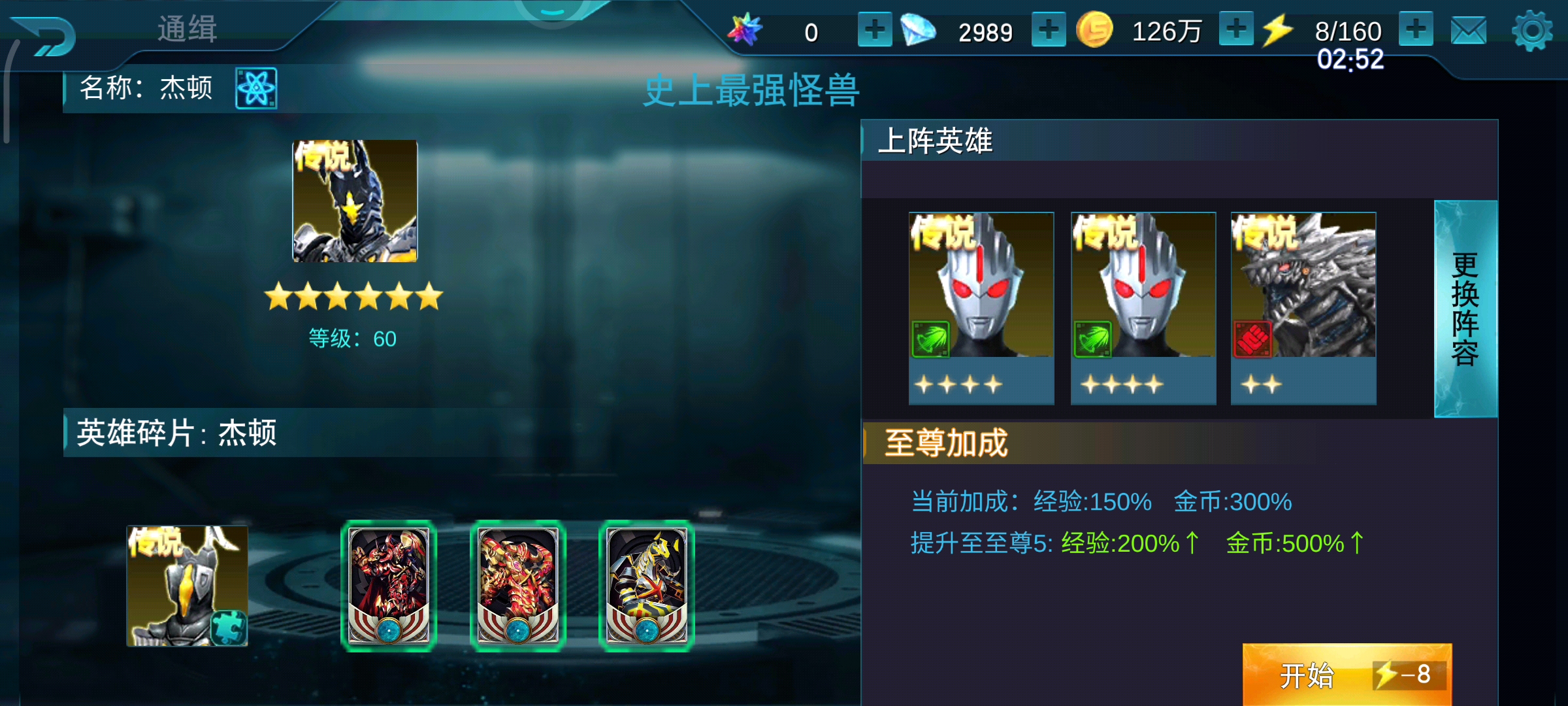Deselect the middle highlighted fragment card
The width and height of the screenshot is (1568, 706).
(x=518, y=585)
